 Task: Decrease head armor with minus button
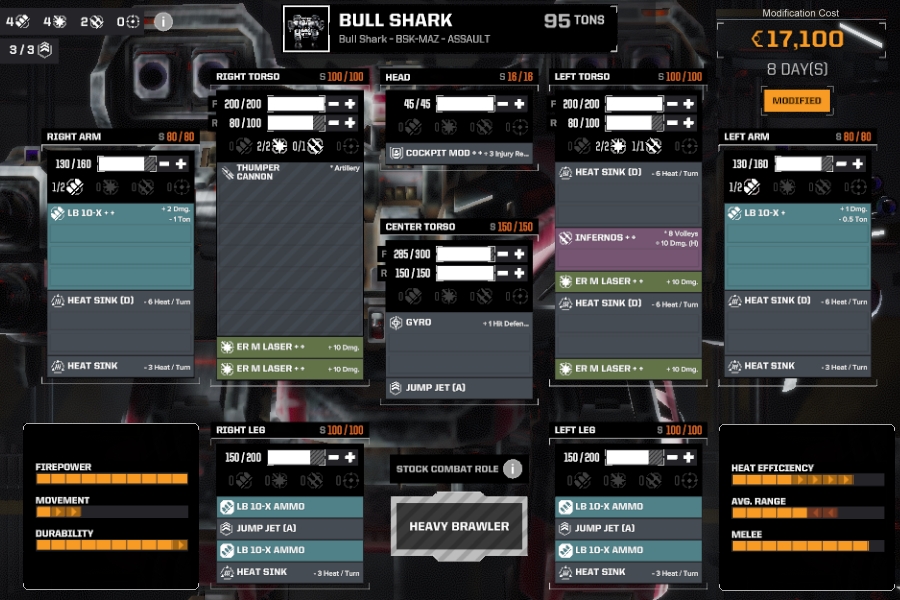click(x=504, y=104)
